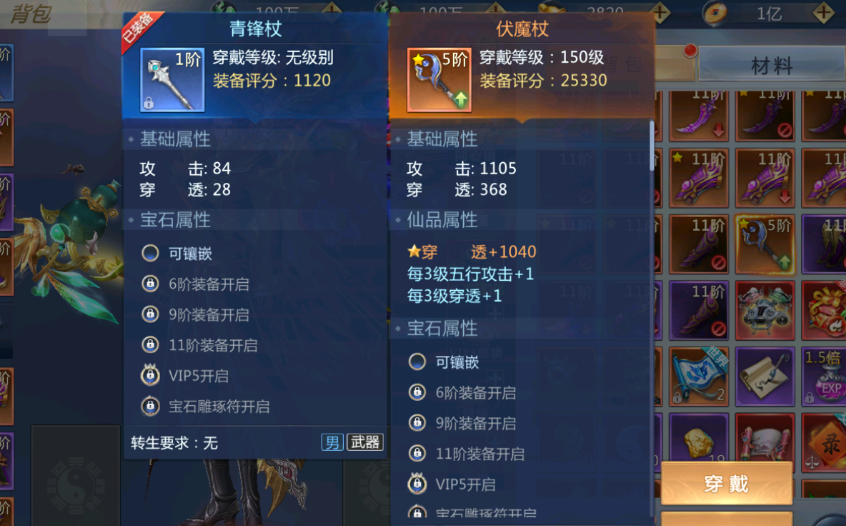Tap the locked VIP5开启 socket on 青锋杖
Screen dimensions: 846x526
point(150,376)
